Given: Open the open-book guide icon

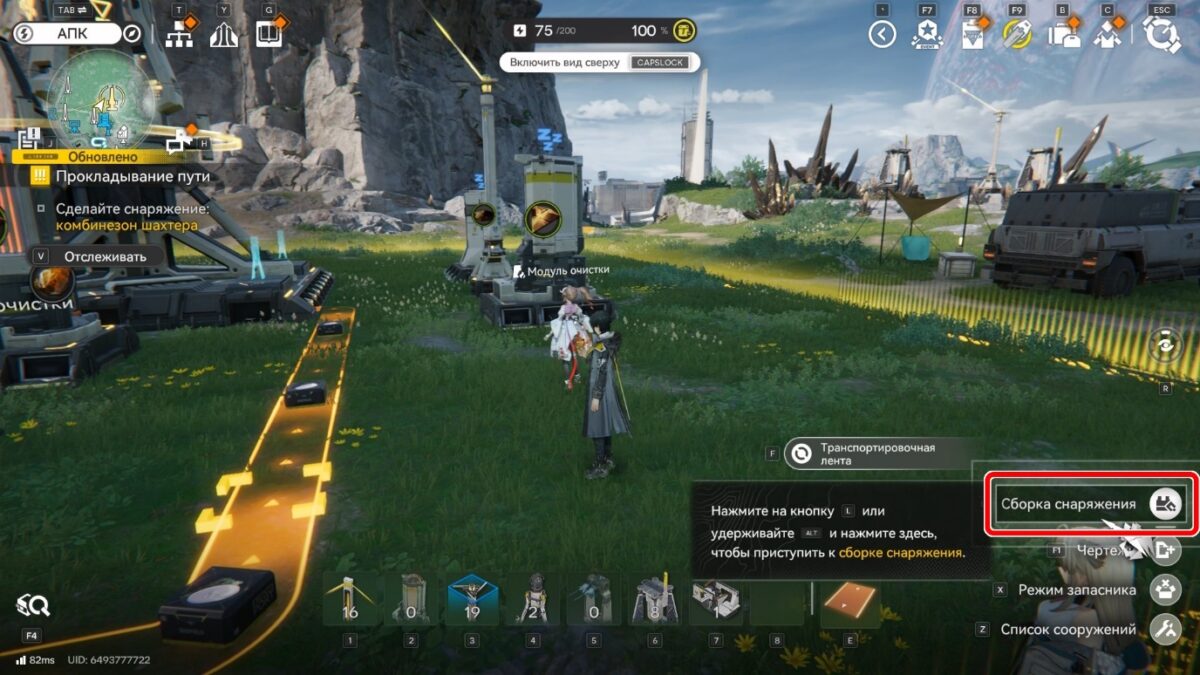Looking at the screenshot, I should 268,35.
